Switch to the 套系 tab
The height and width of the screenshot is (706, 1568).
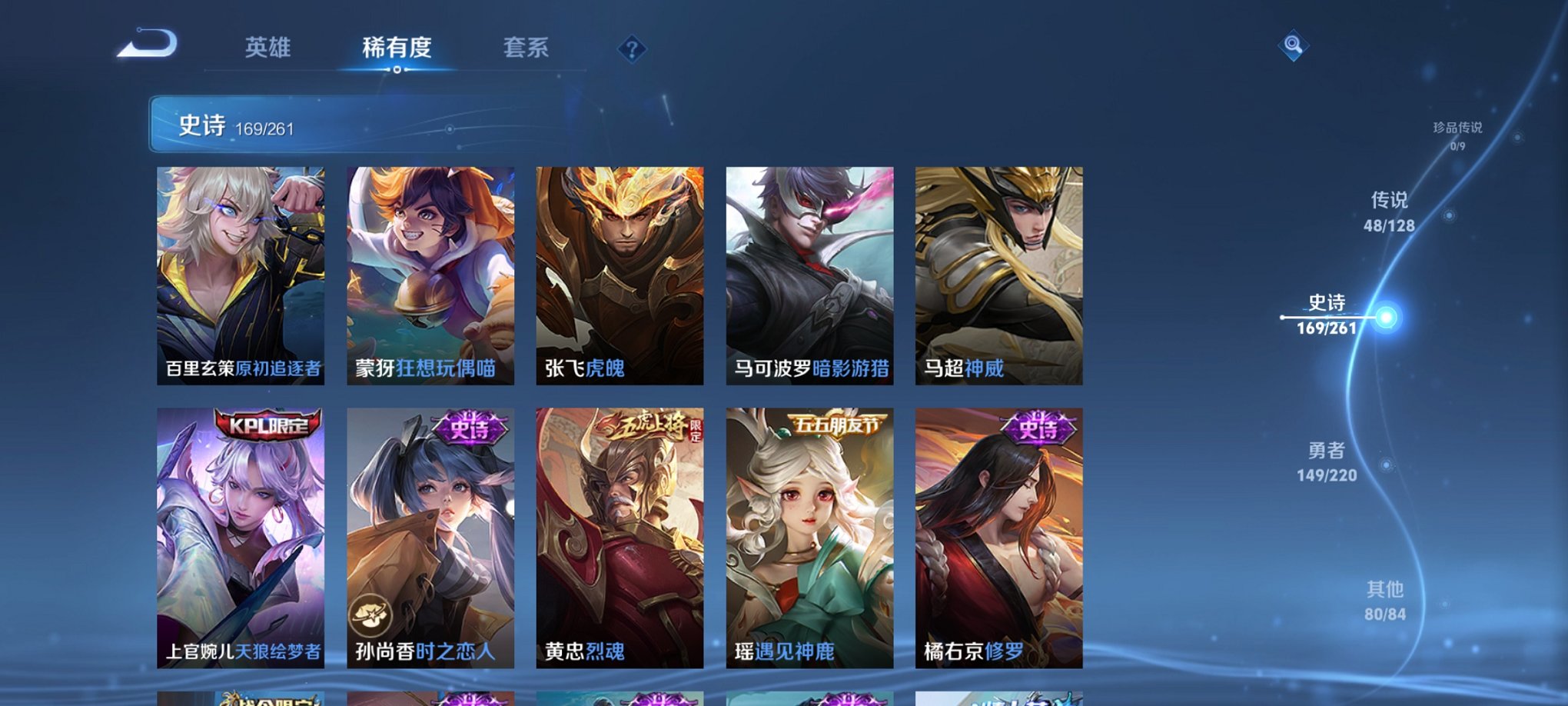tap(526, 48)
